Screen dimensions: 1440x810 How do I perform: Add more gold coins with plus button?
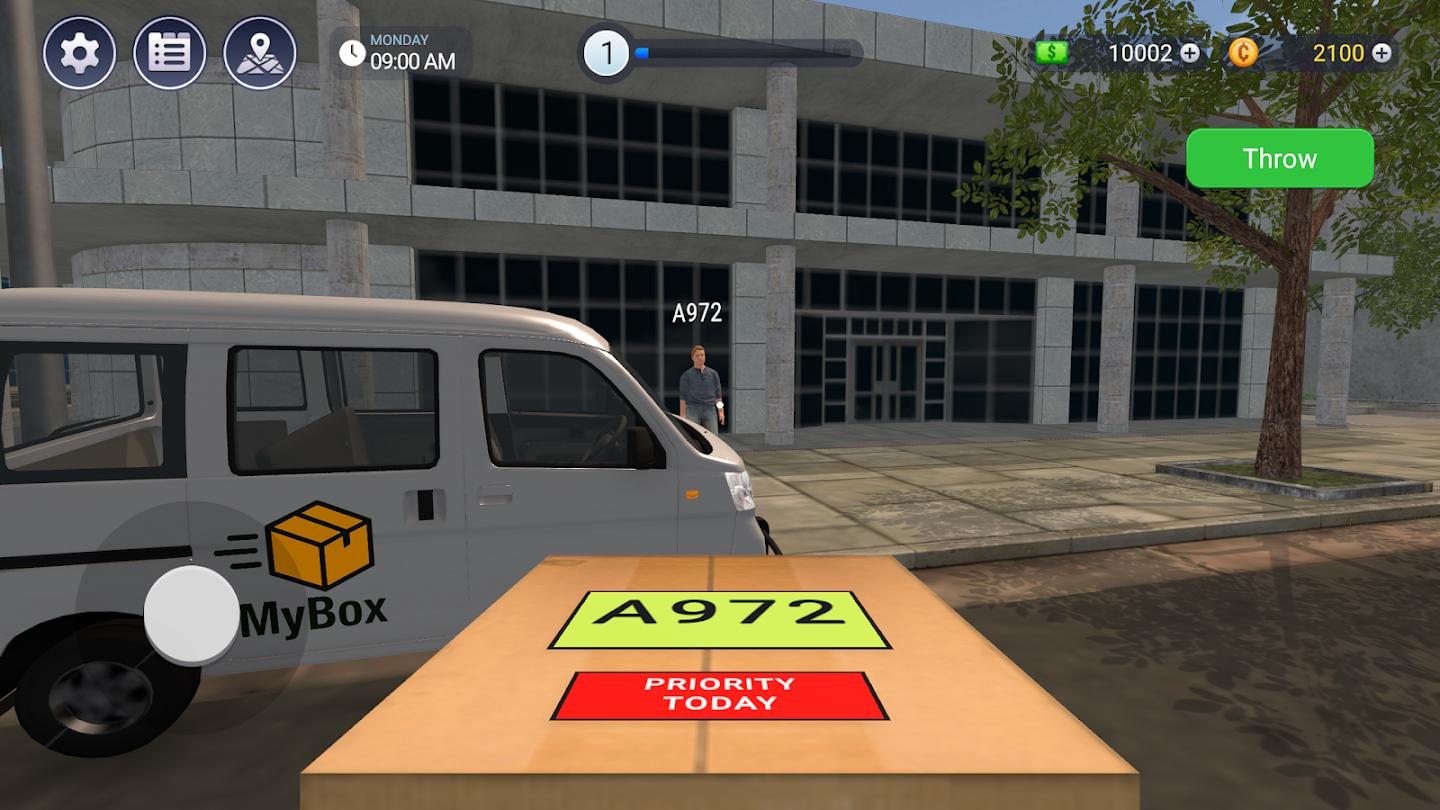[x=1381, y=53]
